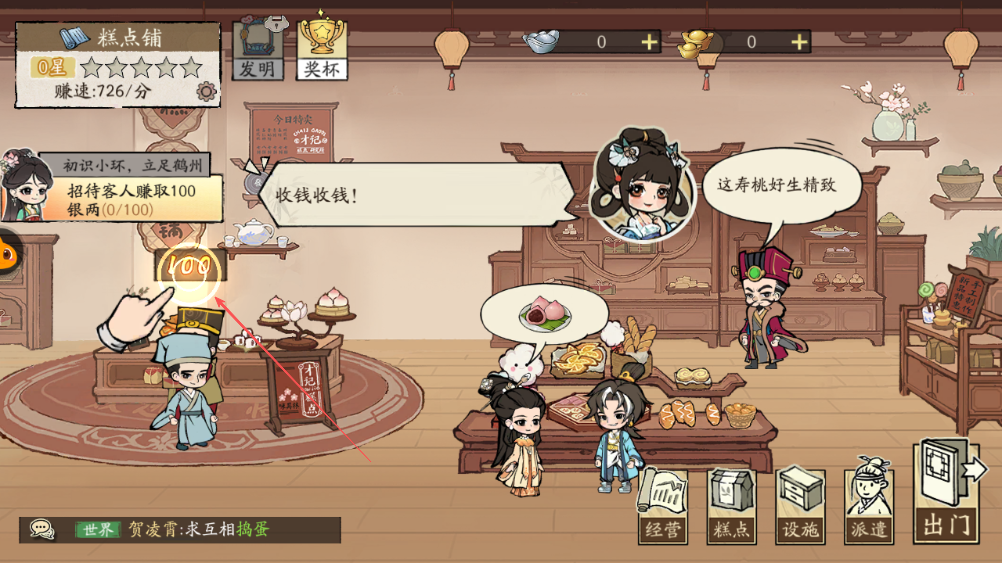Tap the 糕点铺 shop title panel
Viewport: 1002px width, 563px height.
tap(117, 39)
